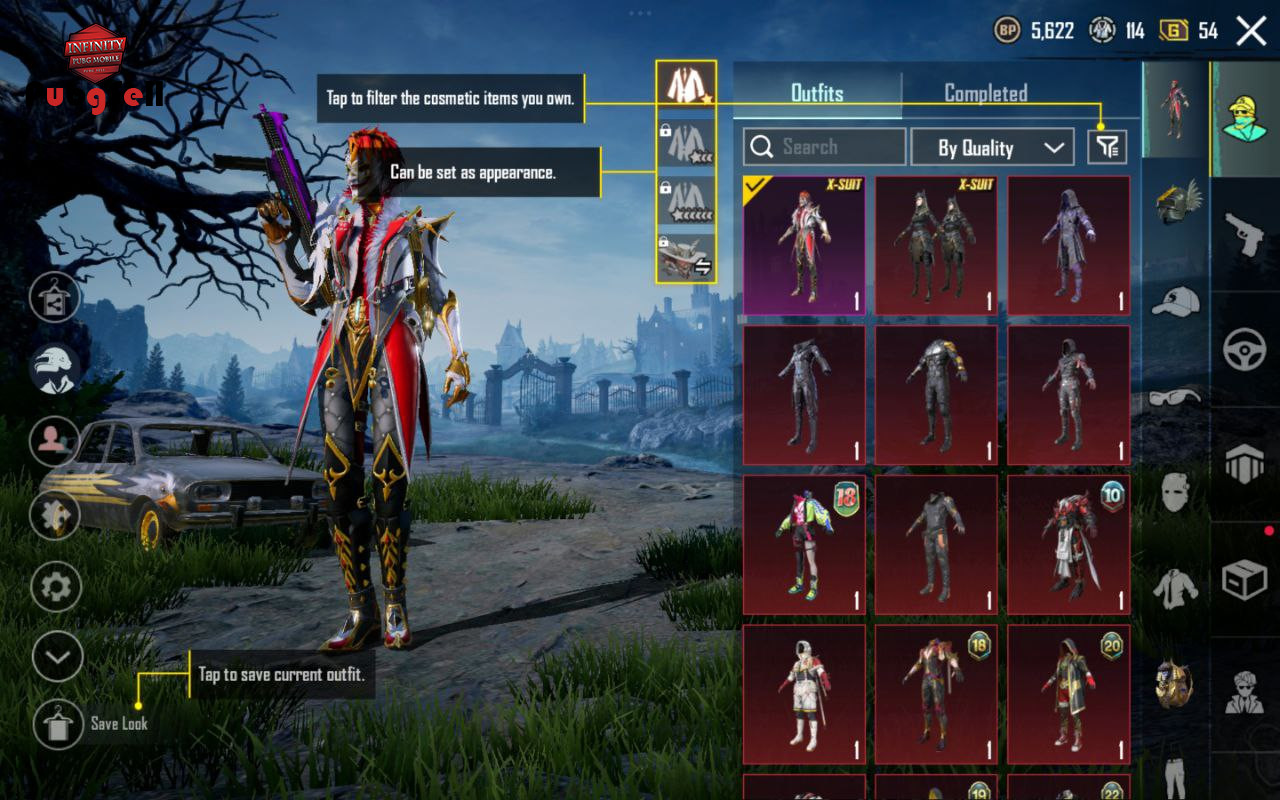Screen dimensions: 1280x800
Task: Click the gear settings icon on left
Action: tap(56, 587)
